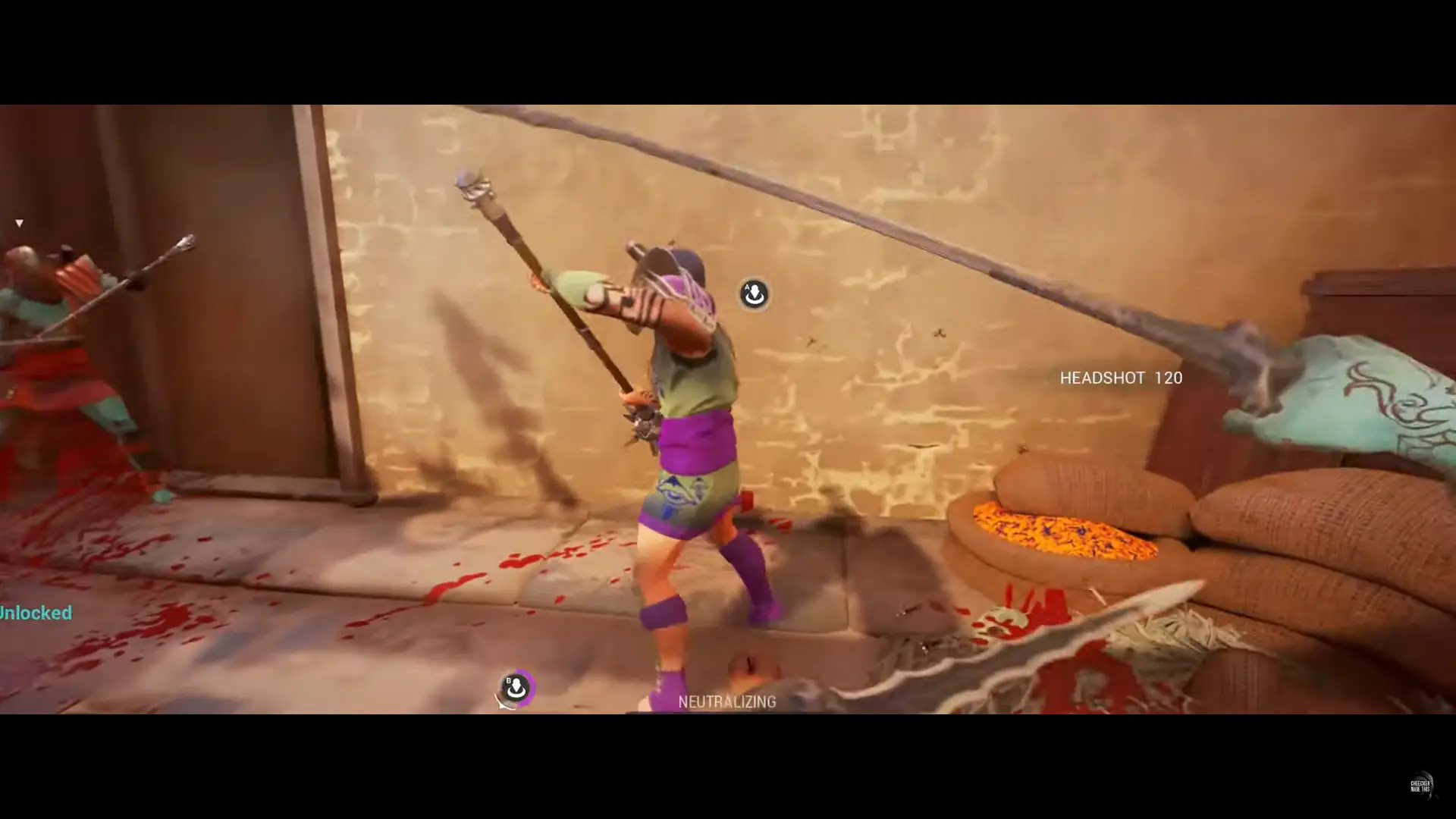This screenshot has height=819, width=1456.
Task: Click the letter A on the center button prompt
Action: [x=748, y=287]
